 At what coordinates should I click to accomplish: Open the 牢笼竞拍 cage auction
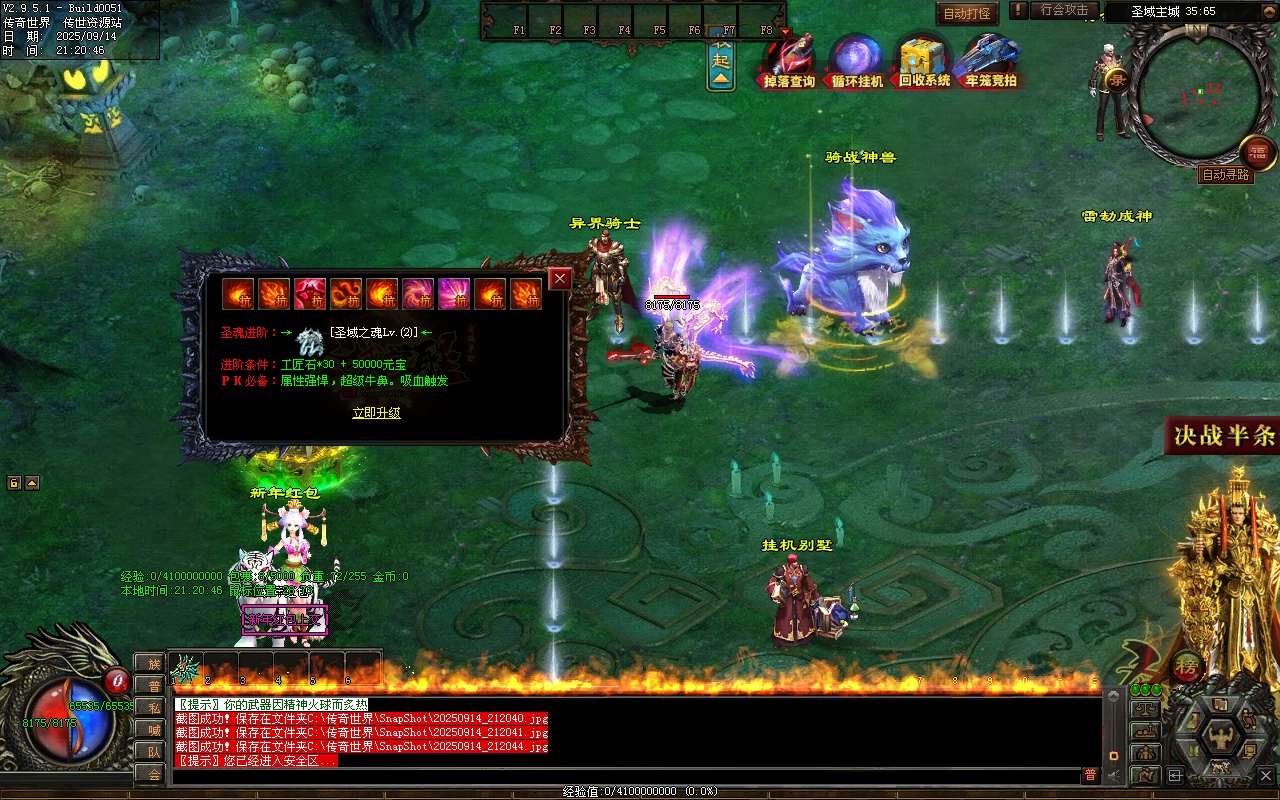click(990, 62)
